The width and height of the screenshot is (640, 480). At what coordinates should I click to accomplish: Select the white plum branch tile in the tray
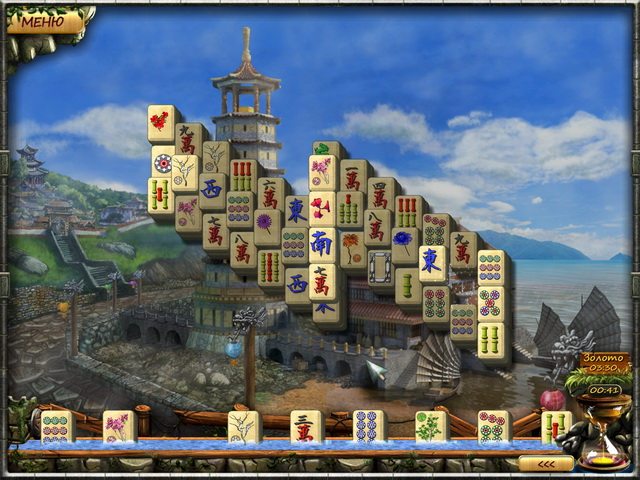tap(242, 425)
